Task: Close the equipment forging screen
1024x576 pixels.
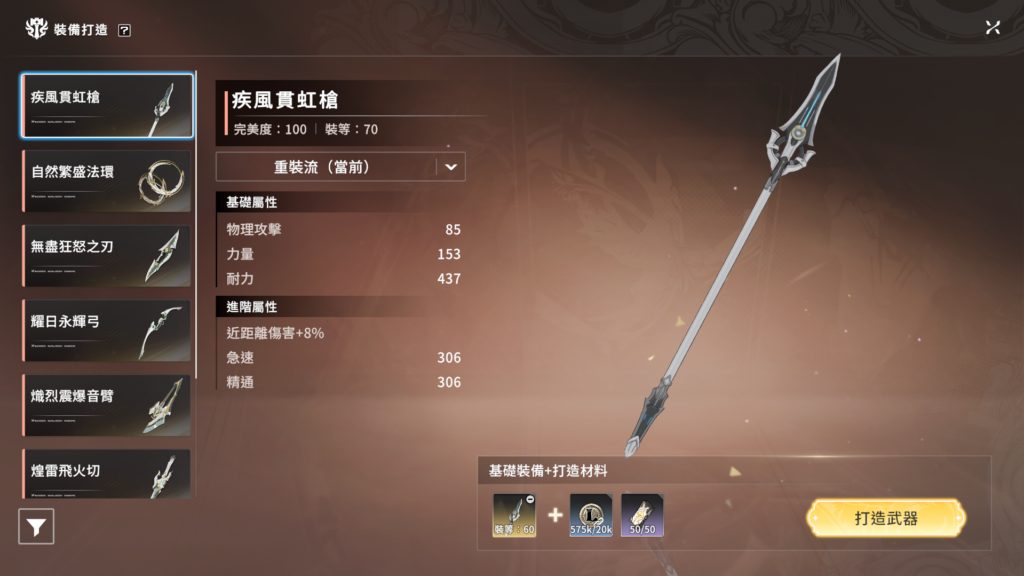Action: (992, 28)
